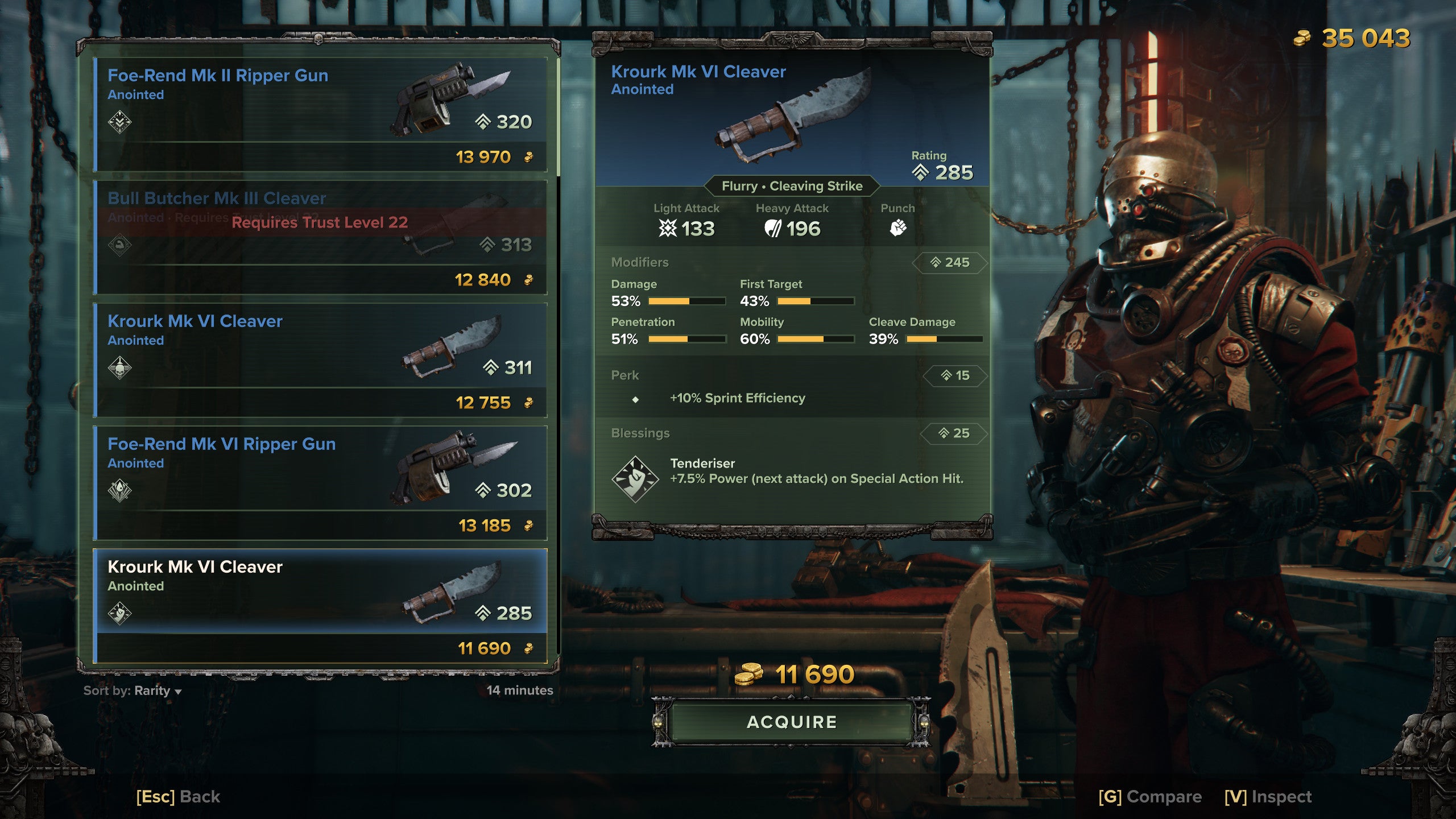This screenshot has width=1456, height=819.
Task: Choose the Krourk Mk VI Cleaver rated 311
Action: 320,360
